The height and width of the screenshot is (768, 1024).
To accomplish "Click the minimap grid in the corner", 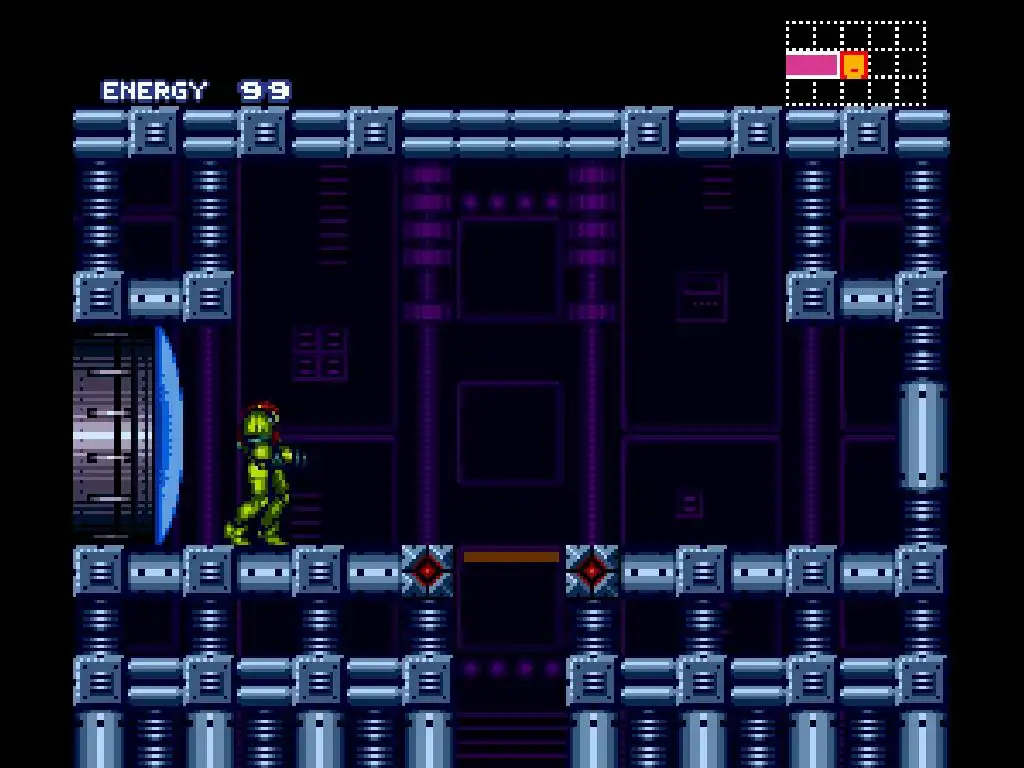I will pos(855,63).
